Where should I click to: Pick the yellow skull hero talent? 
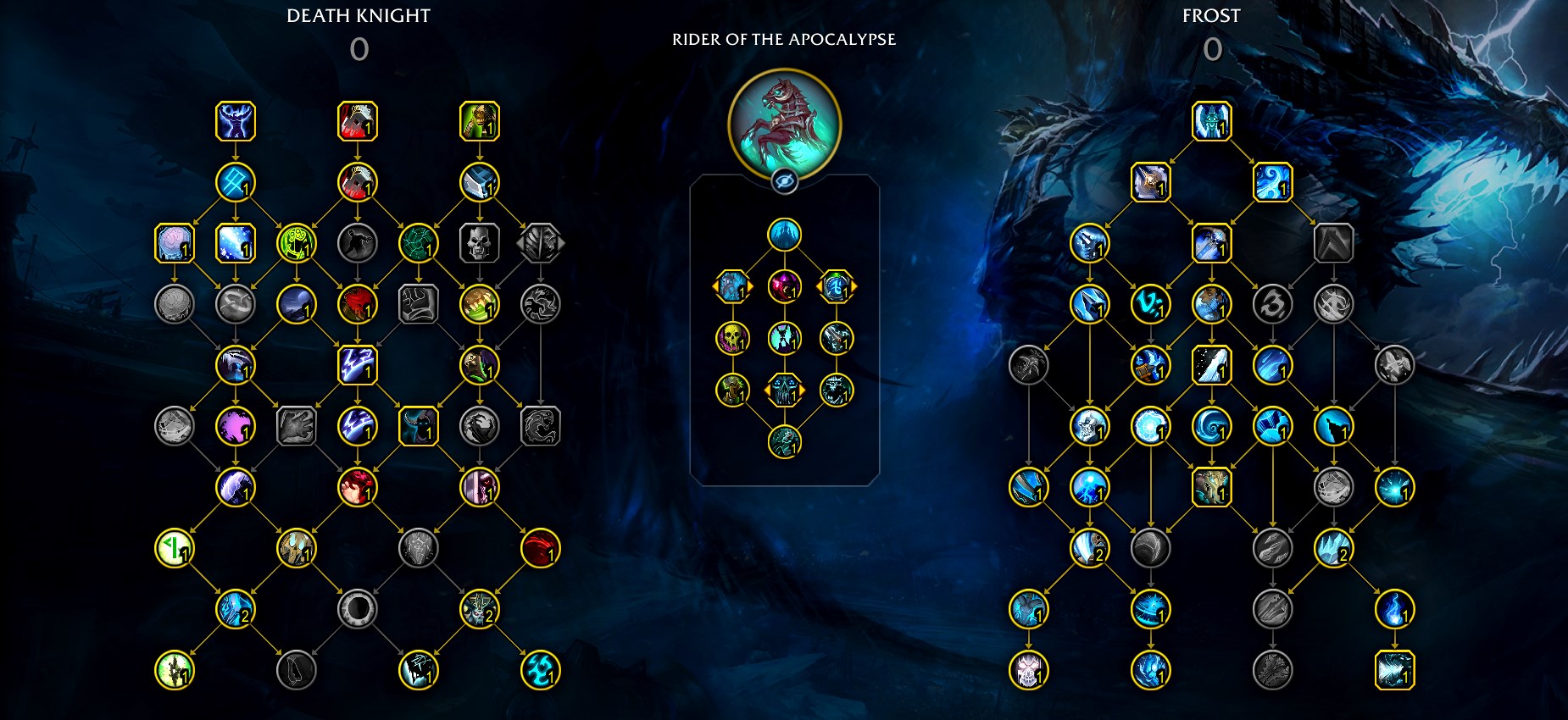[x=732, y=339]
